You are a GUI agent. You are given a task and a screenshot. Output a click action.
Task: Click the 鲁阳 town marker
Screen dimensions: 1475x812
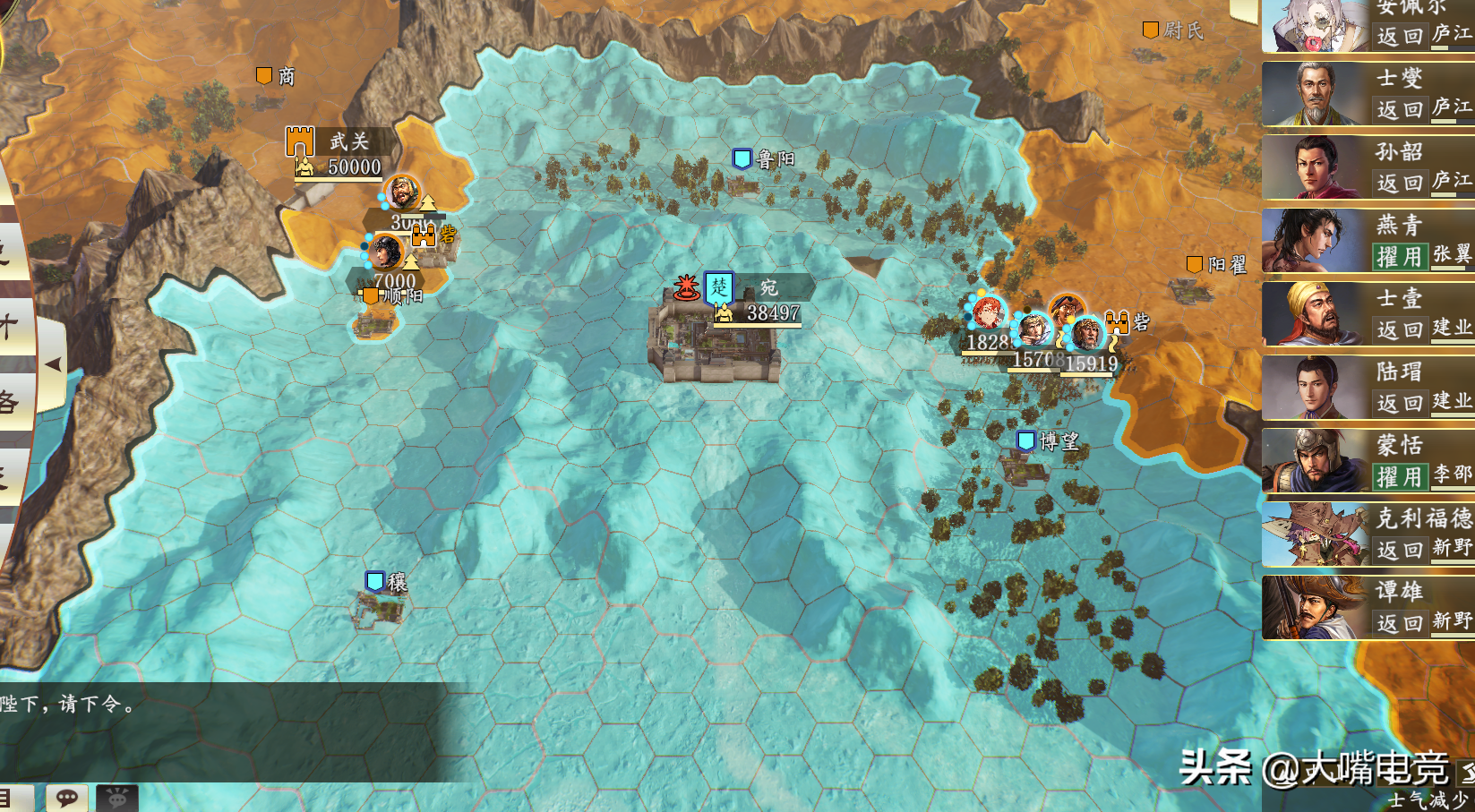(x=742, y=159)
